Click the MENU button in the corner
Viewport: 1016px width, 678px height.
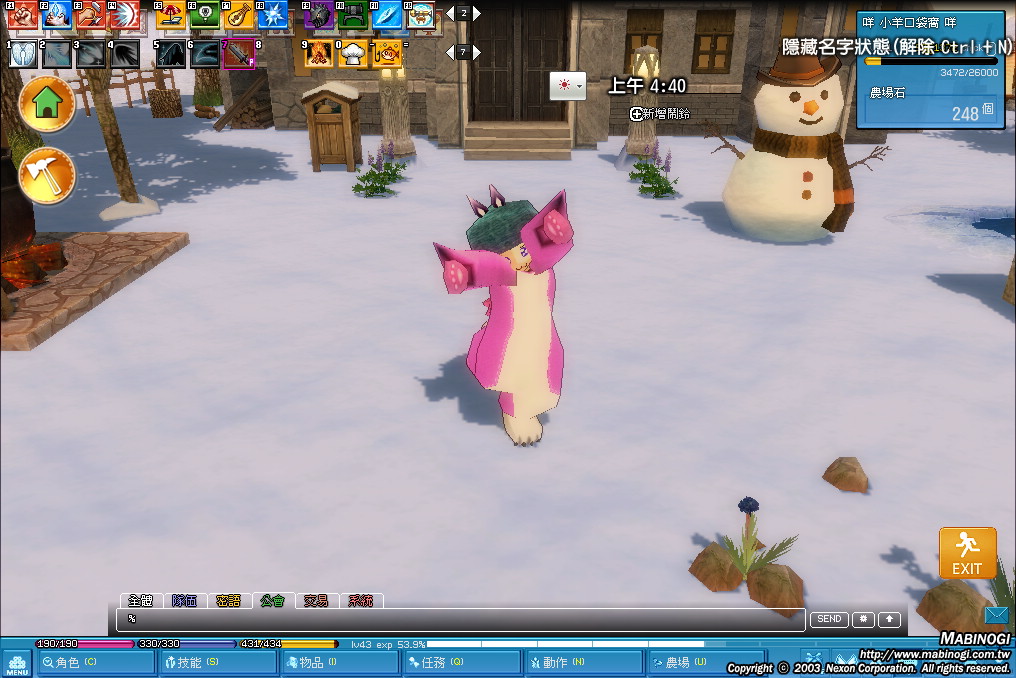click(16, 664)
